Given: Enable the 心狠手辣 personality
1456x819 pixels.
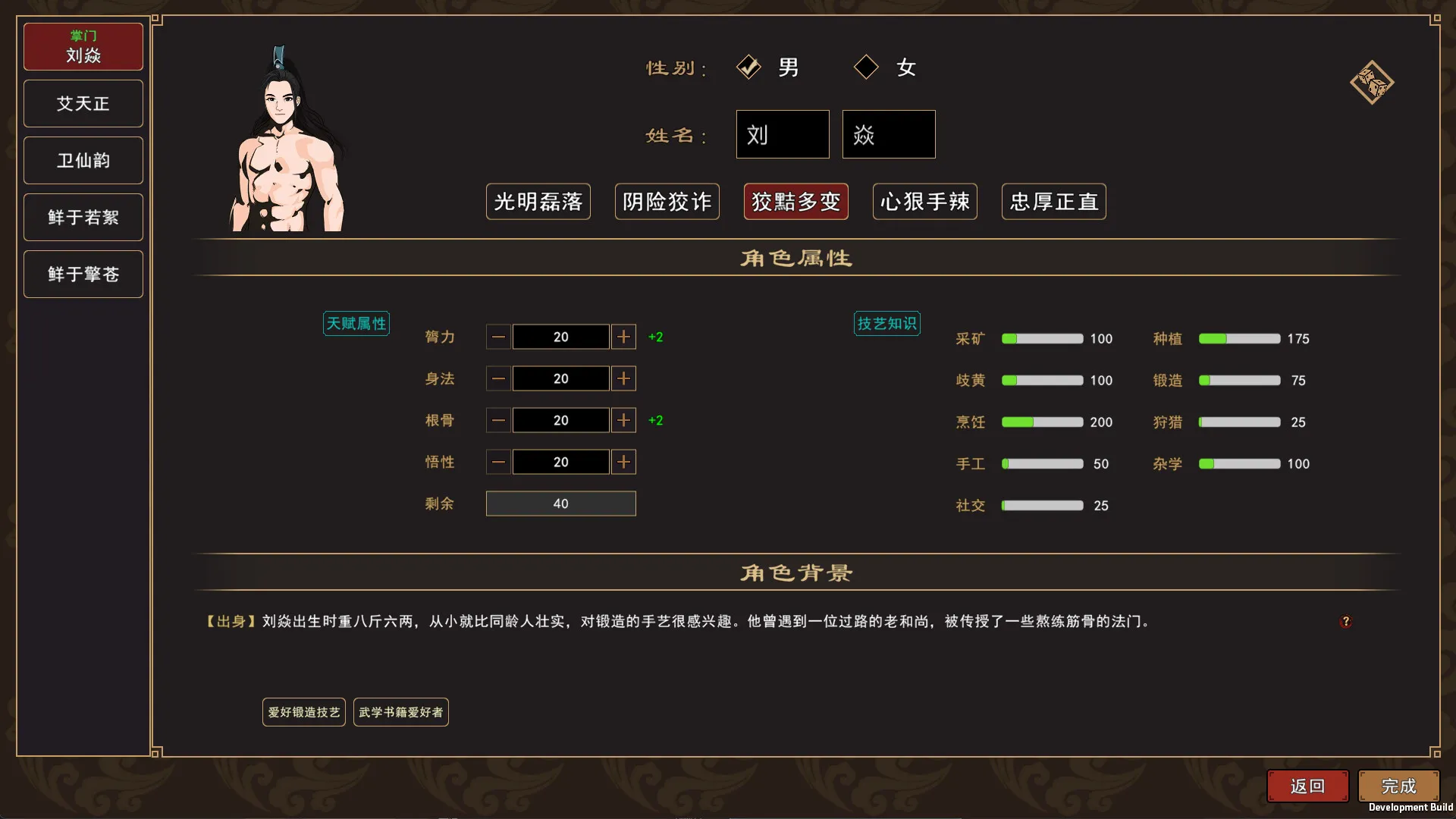Looking at the screenshot, I should pyautogui.click(x=924, y=202).
